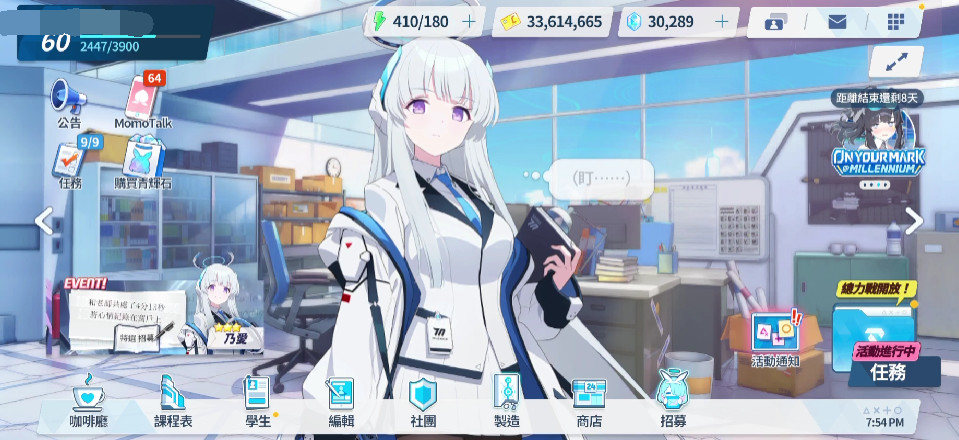Open MomoTalk messages
Screen dimensions: 959x440
143,101
